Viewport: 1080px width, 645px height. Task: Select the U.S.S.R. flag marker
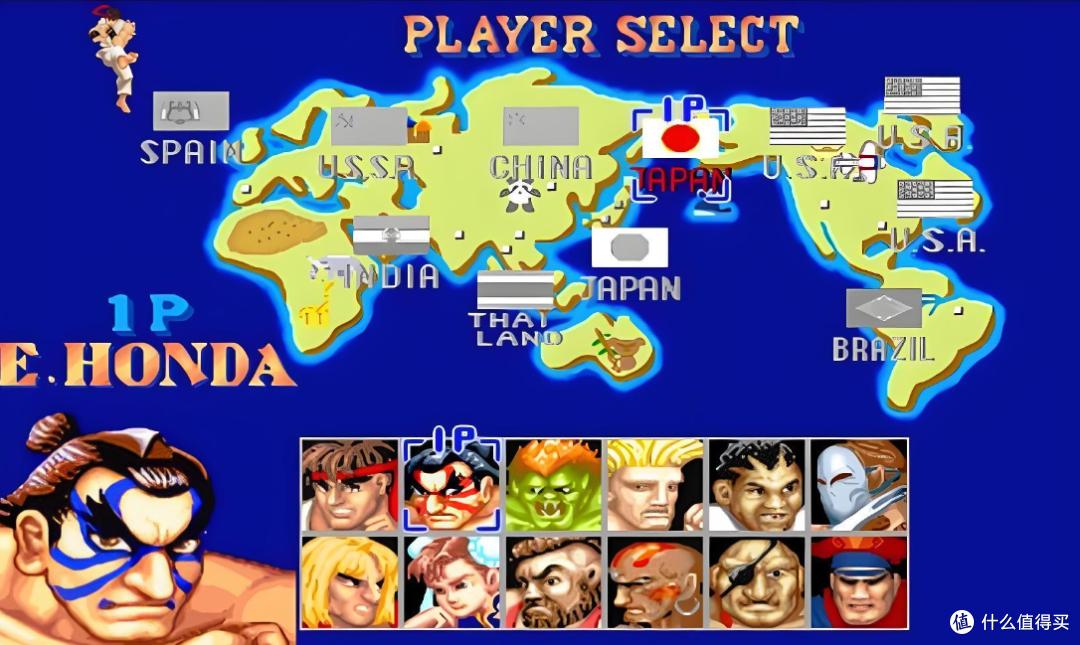pyautogui.click(x=369, y=127)
